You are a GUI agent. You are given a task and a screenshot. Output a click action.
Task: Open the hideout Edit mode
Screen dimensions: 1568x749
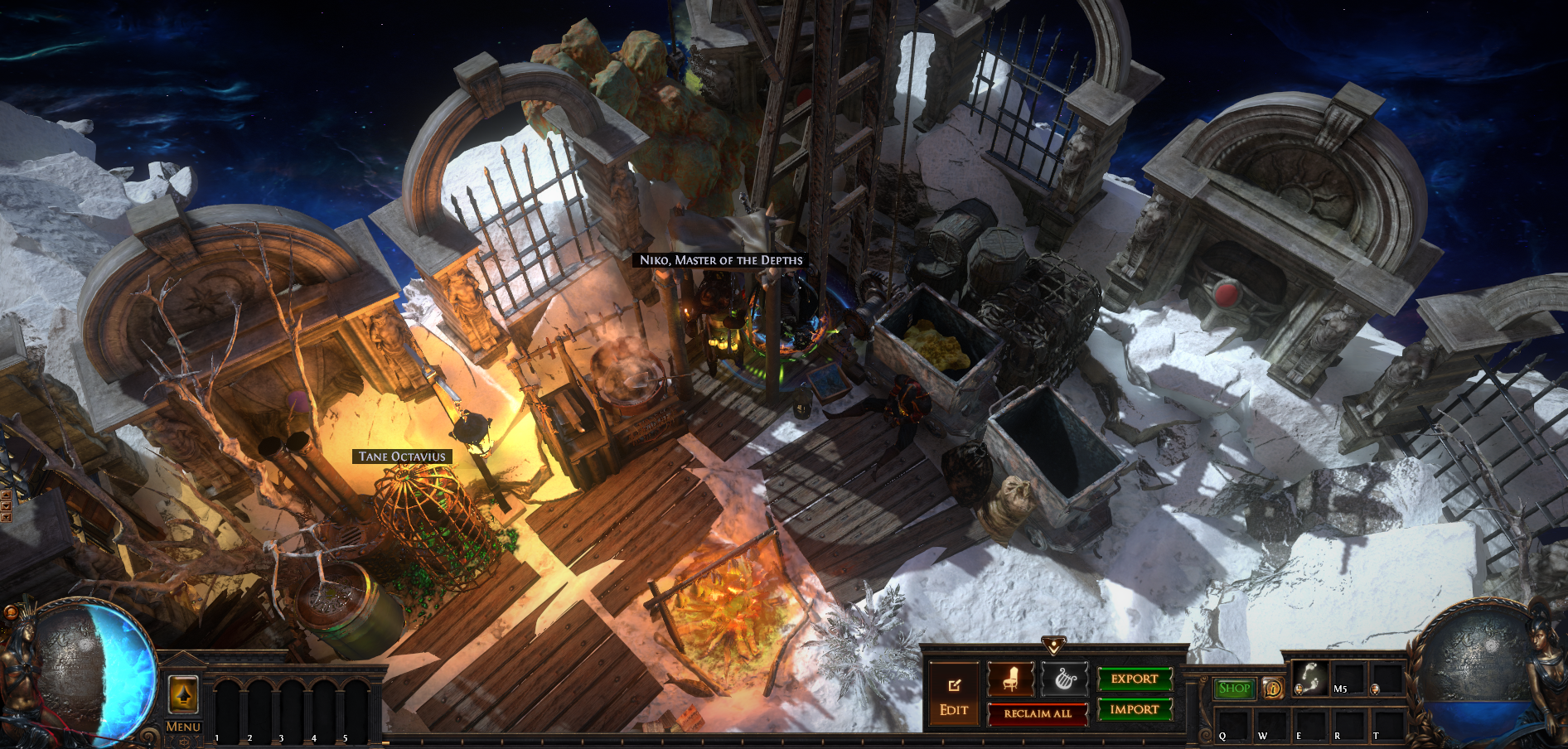[953, 696]
